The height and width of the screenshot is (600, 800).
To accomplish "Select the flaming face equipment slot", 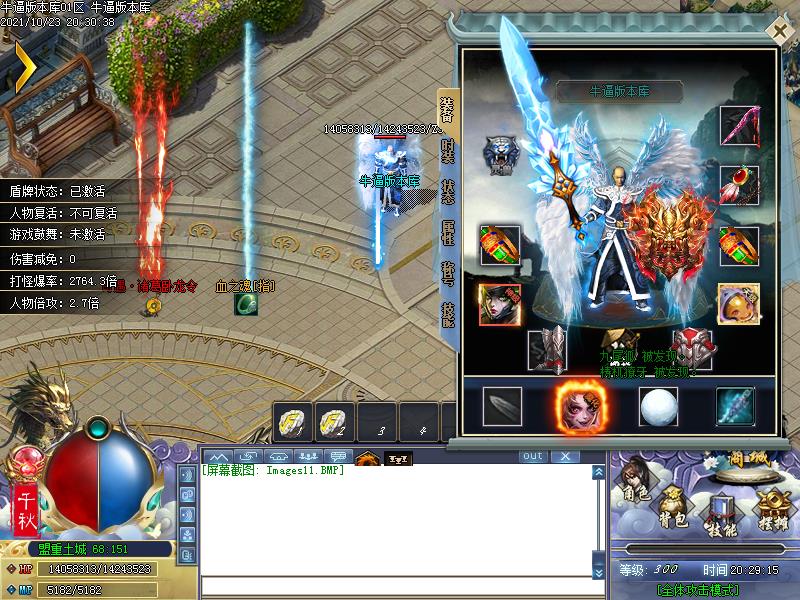I will [575, 405].
